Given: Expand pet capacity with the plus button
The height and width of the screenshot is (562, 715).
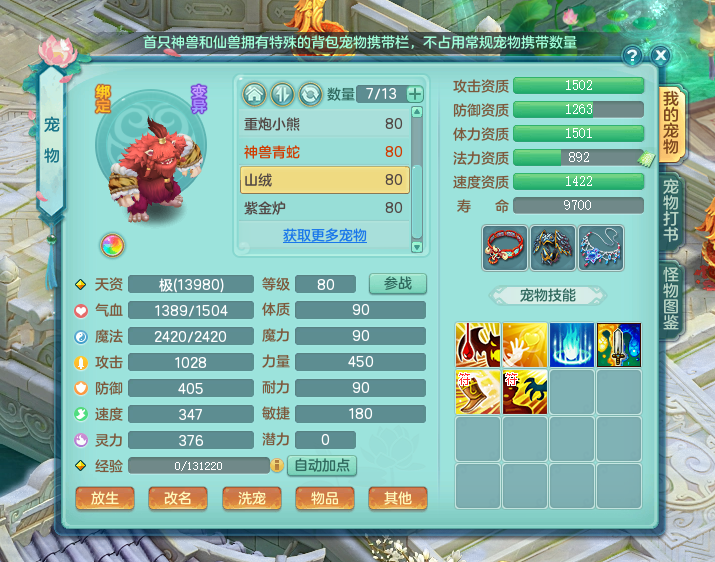Looking at the screenshot, I should [415, 94].
